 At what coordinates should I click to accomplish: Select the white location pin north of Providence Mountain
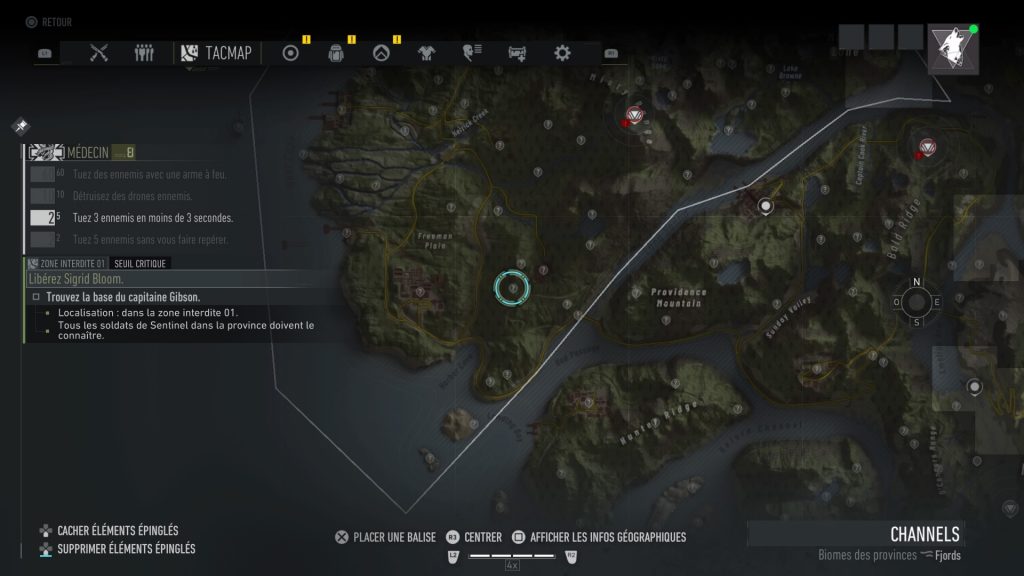point(766,207)
